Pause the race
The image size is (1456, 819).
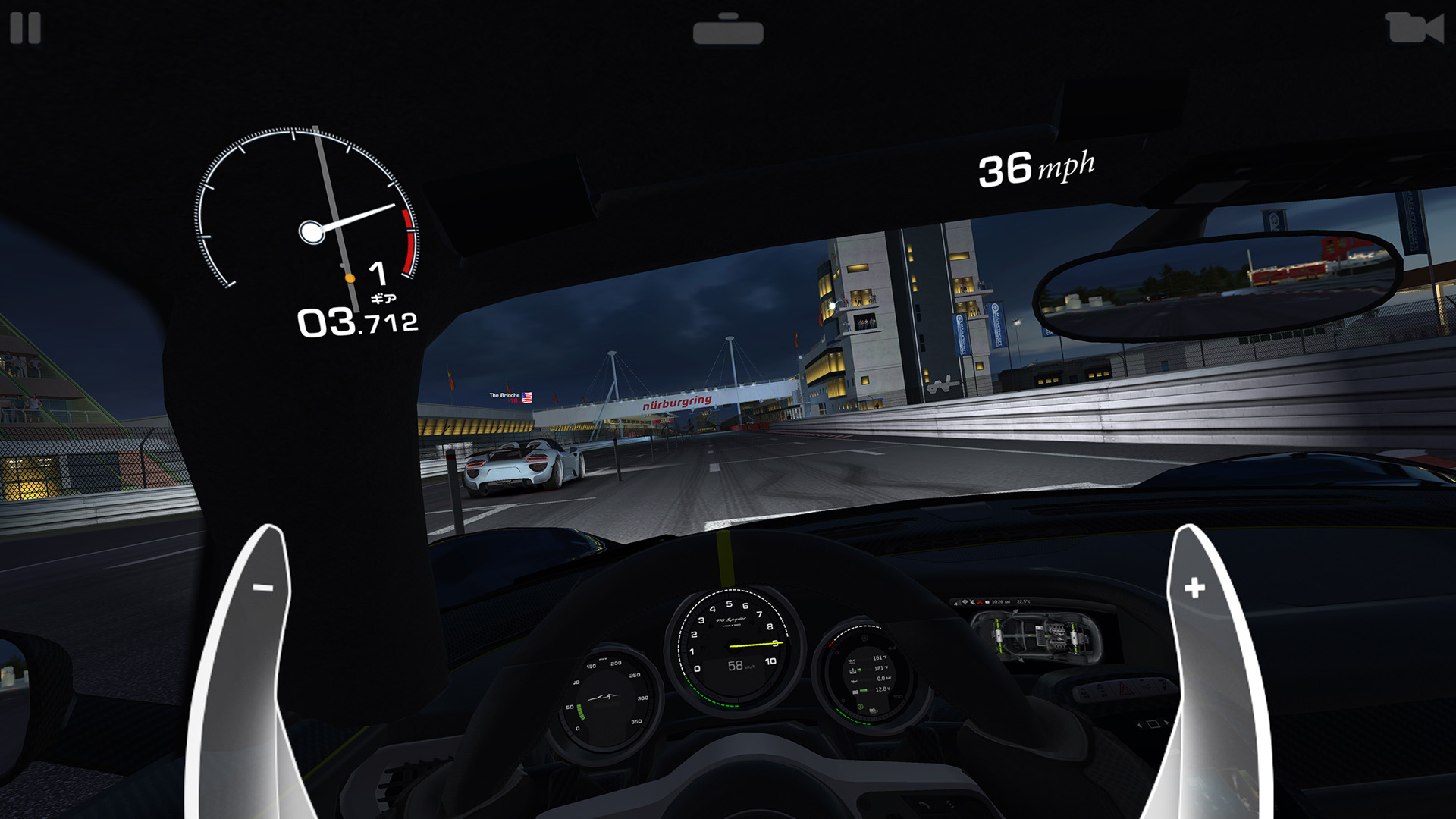(25, 28)
